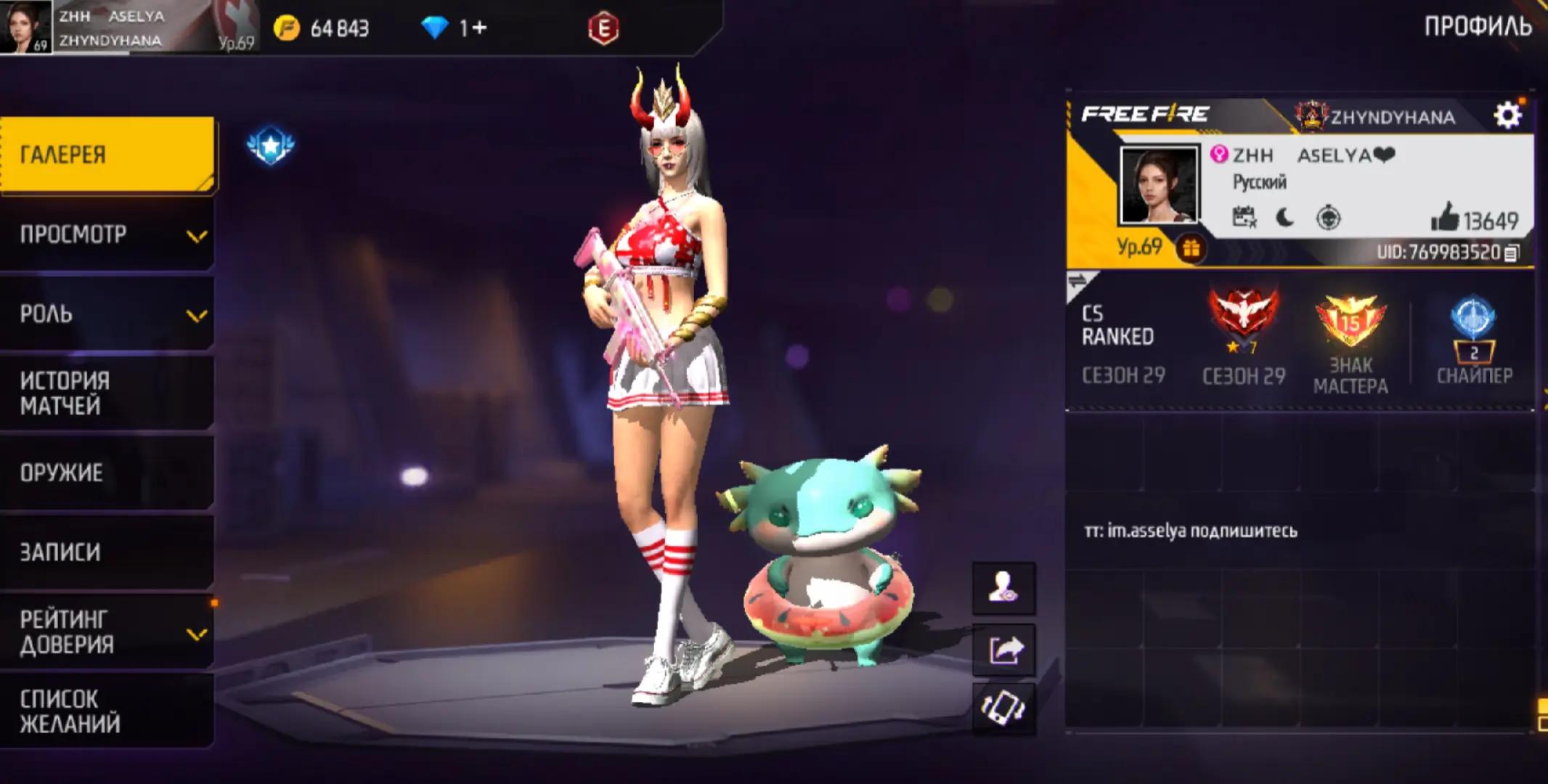Expand the Просмотр menu entry
The image size is (1548, 784).
click(x=107, y=234)
